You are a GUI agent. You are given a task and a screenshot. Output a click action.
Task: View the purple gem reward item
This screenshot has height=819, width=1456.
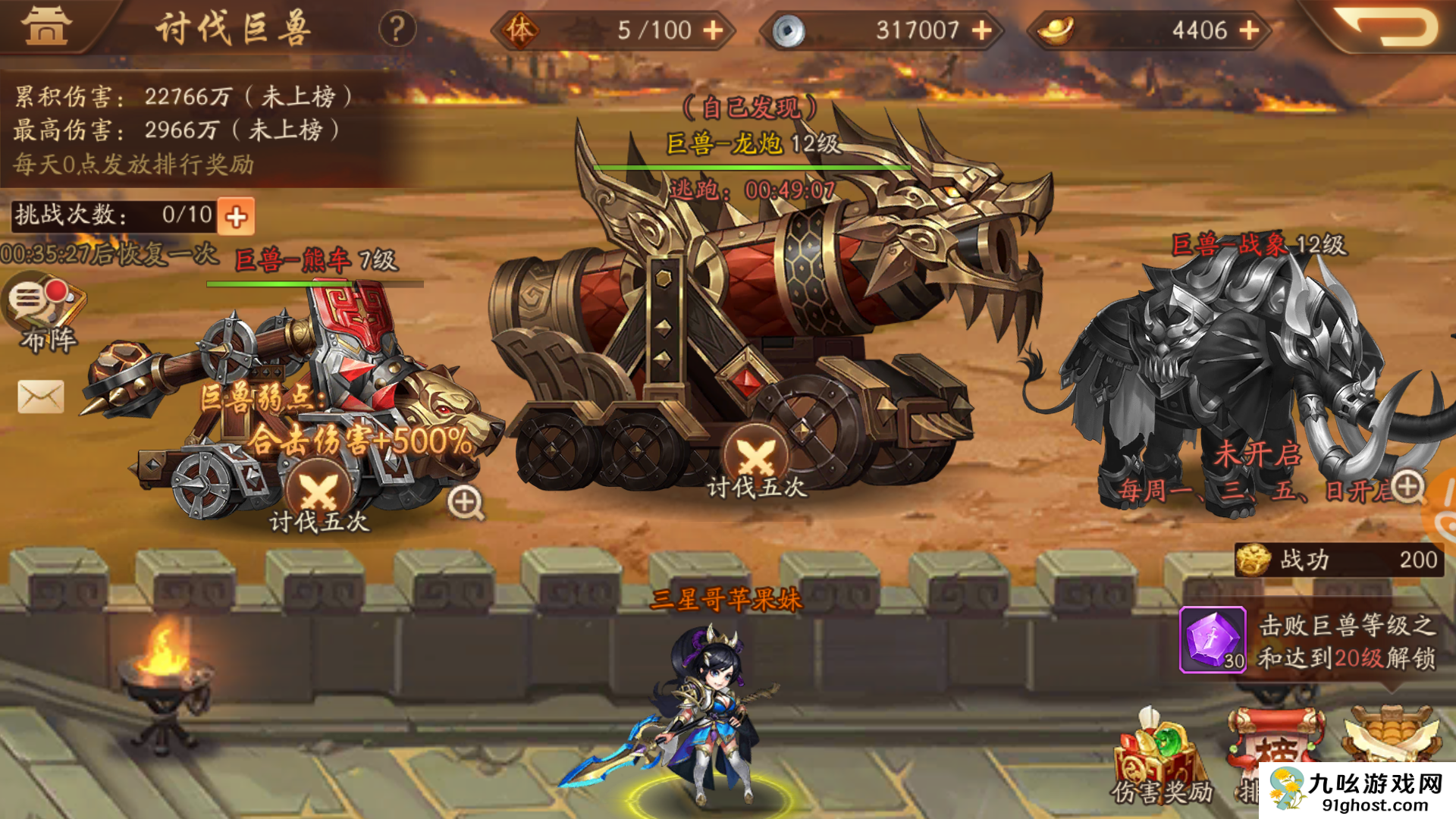coord(1213,639)
